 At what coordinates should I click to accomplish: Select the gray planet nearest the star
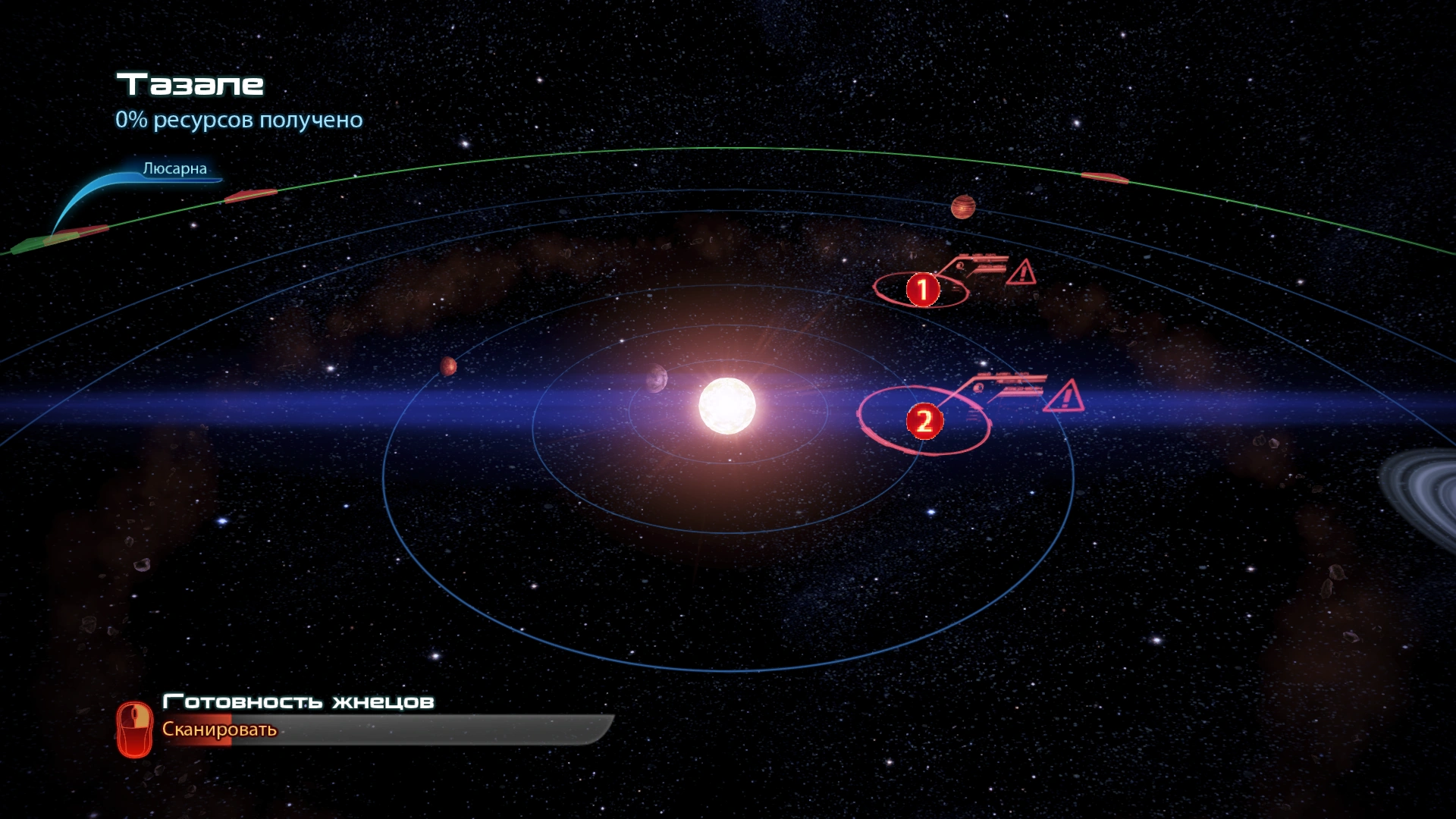pos(656,378)
